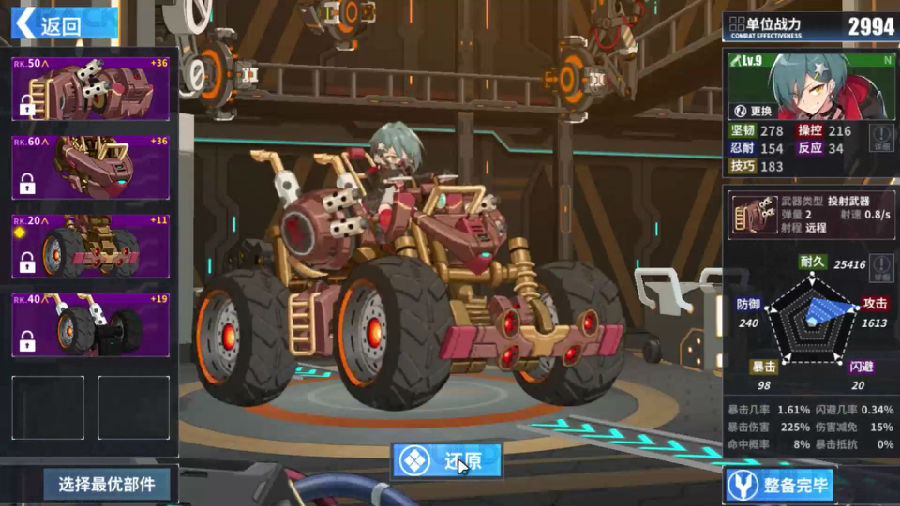
Task: Select the RK.40 wheel part slot
Action: pyautogui.click(x=91, y=324)
